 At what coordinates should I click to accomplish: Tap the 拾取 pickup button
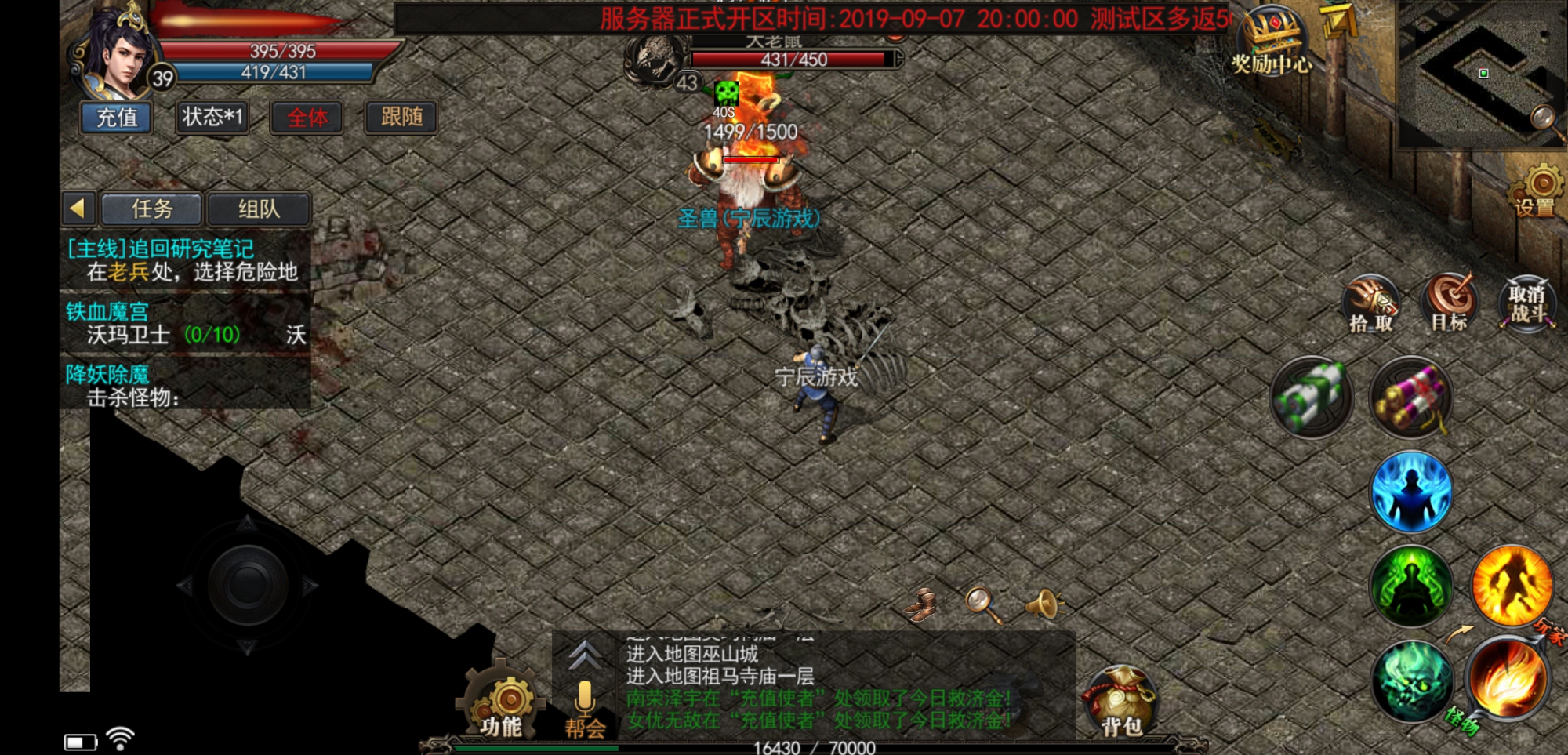pyautogui.click(x=1371, y=304)
